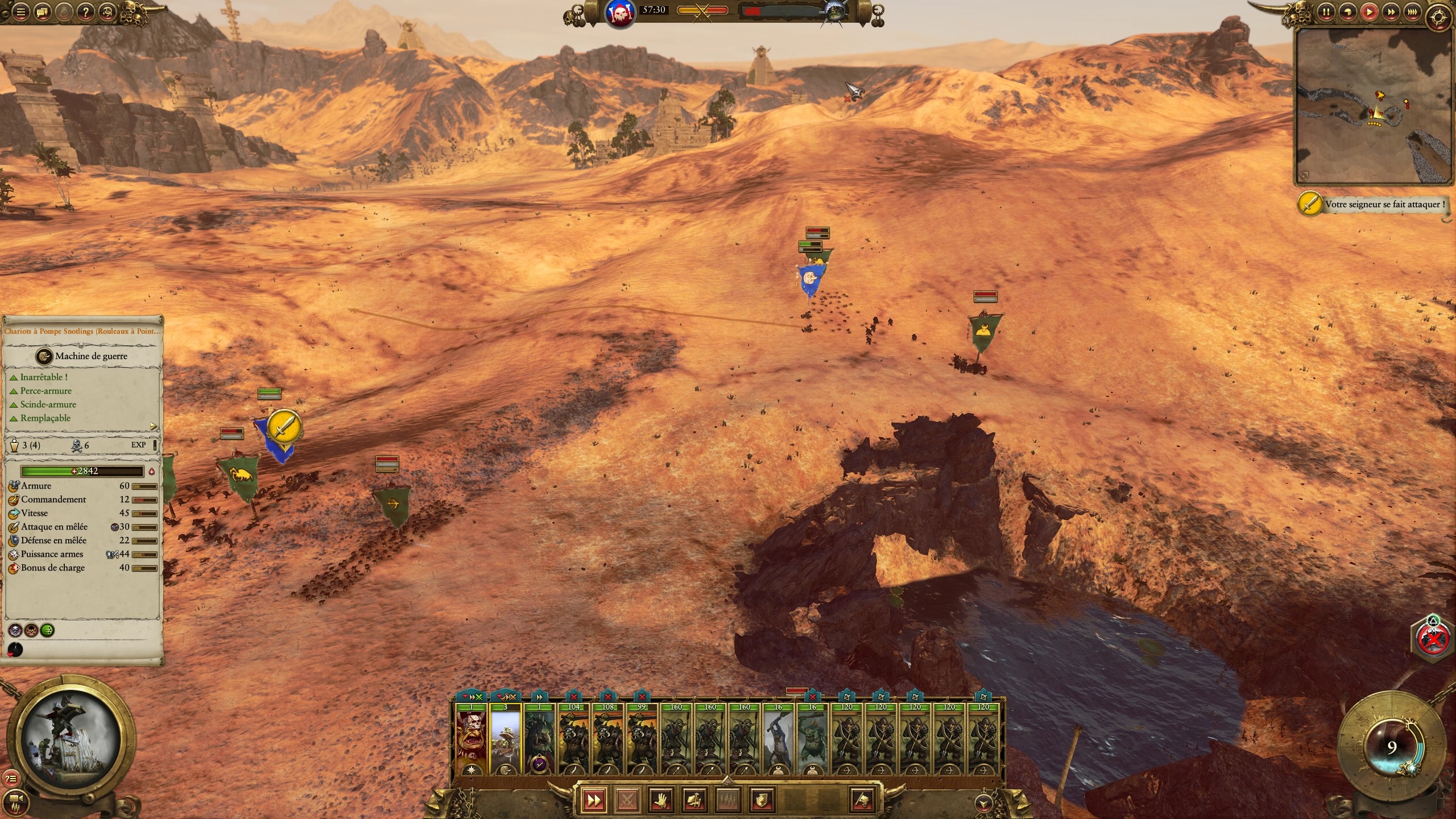Collapse the army panel with arrow button
Viewport: 1456px width, 819px height.
click(x=983, y=803)
